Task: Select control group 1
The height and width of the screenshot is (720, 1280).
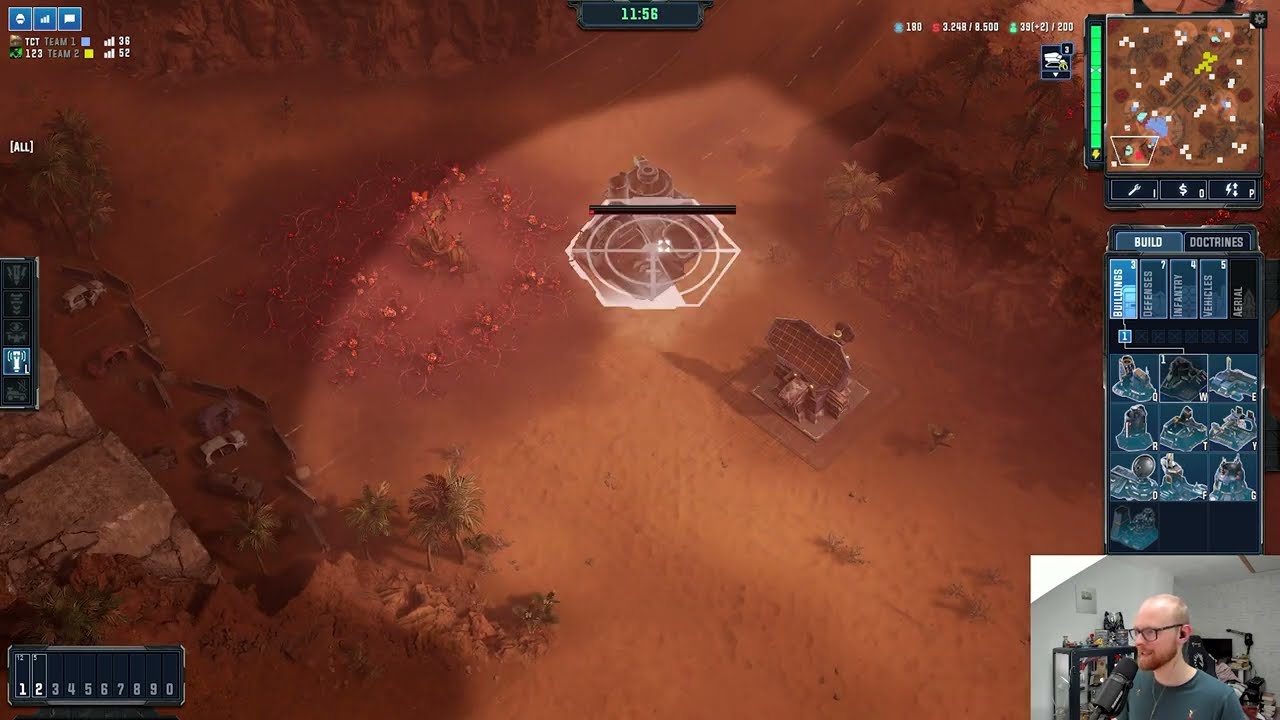Action: click(22, 689)
